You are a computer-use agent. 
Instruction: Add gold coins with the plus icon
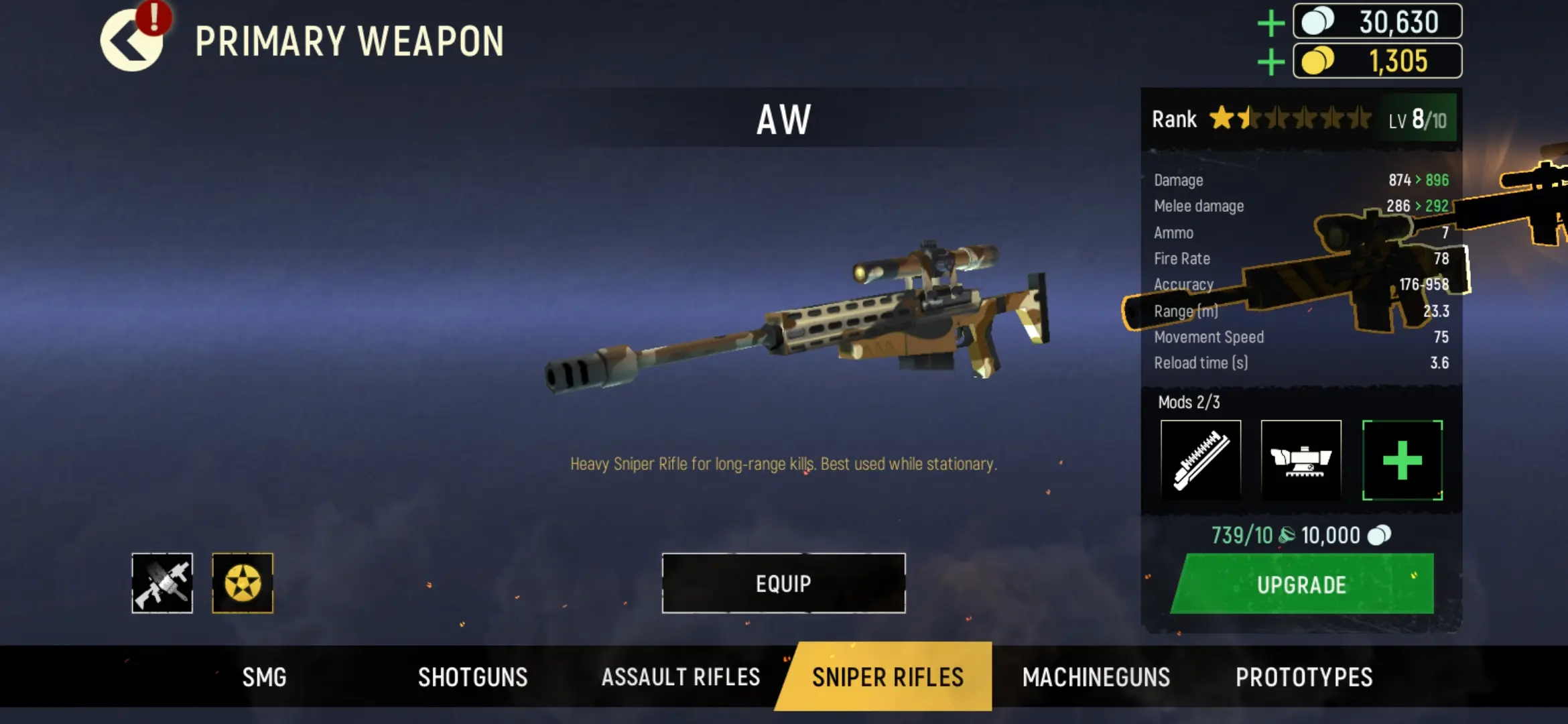click(x=1270, y=62)
